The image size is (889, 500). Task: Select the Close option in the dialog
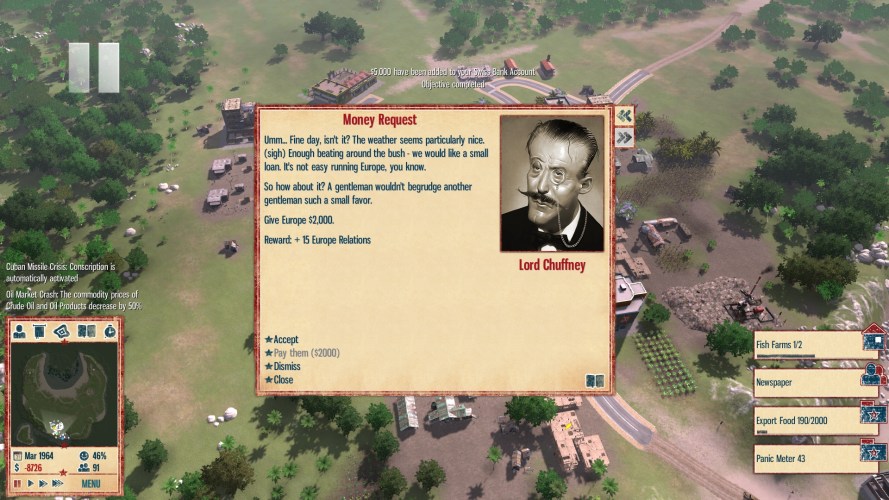pyautogui.click(x=283, y=380)
